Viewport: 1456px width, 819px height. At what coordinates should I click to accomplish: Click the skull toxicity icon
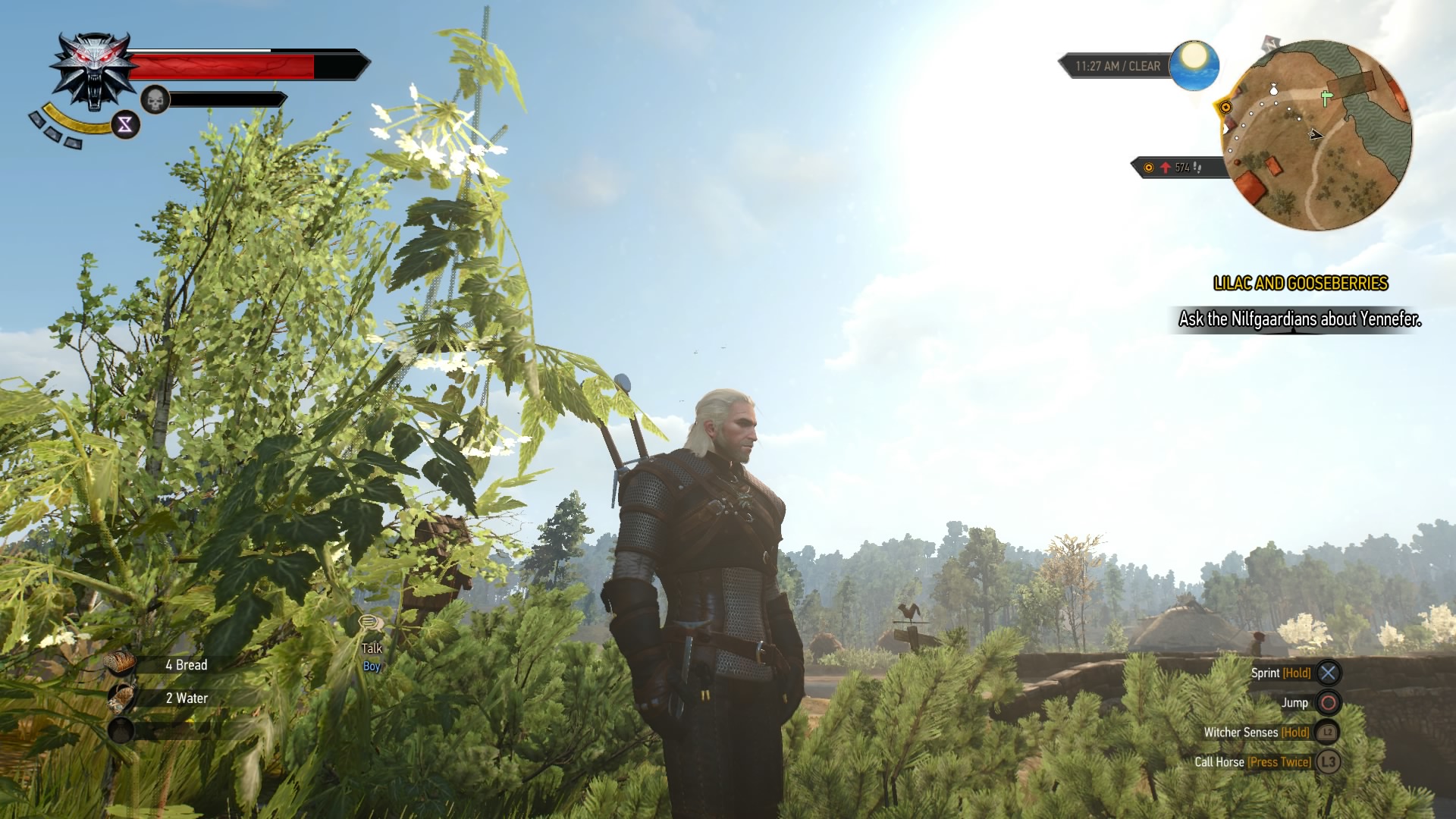(155, 99)
